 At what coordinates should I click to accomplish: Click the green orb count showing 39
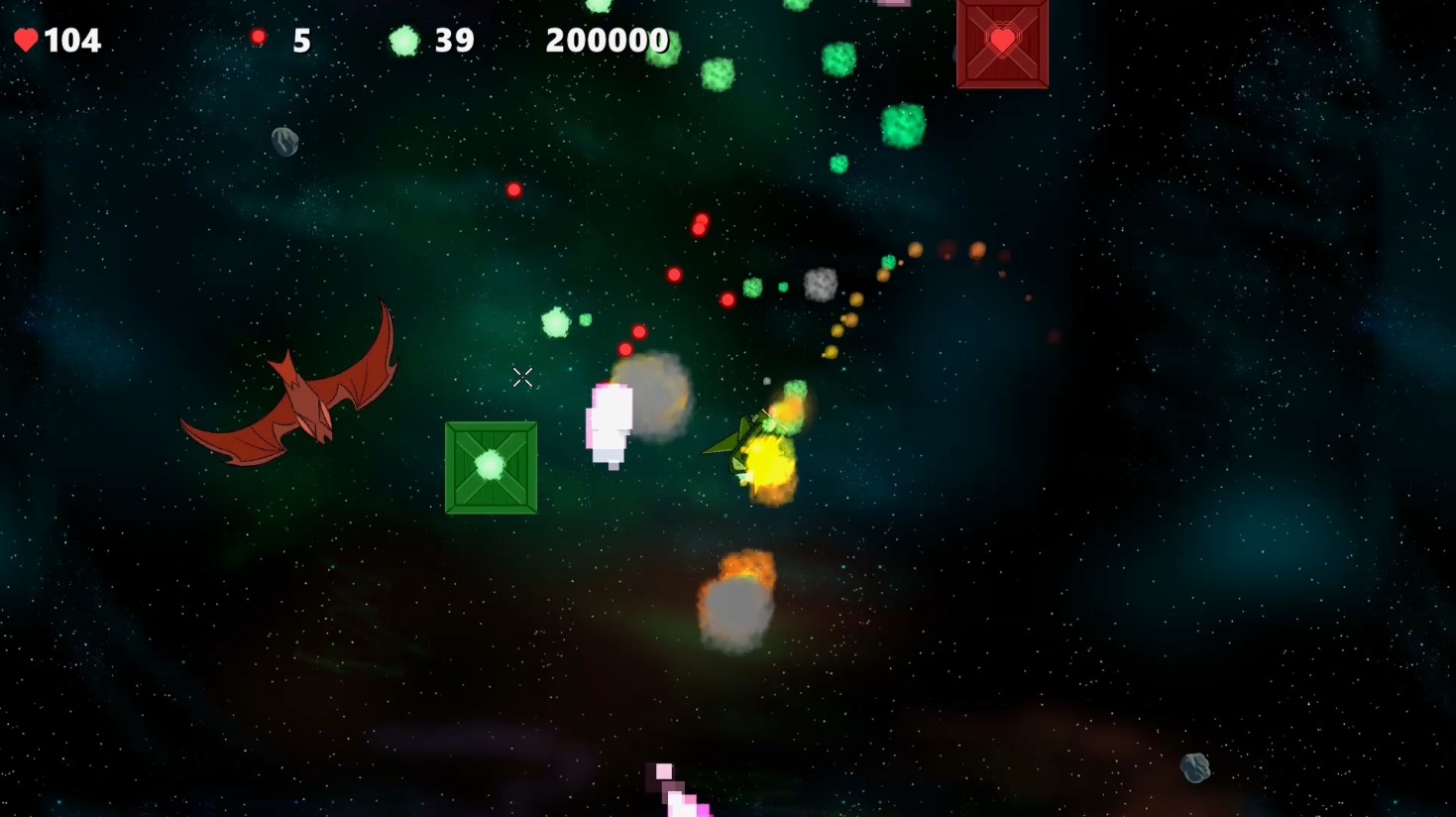click(x=453, y=40)
